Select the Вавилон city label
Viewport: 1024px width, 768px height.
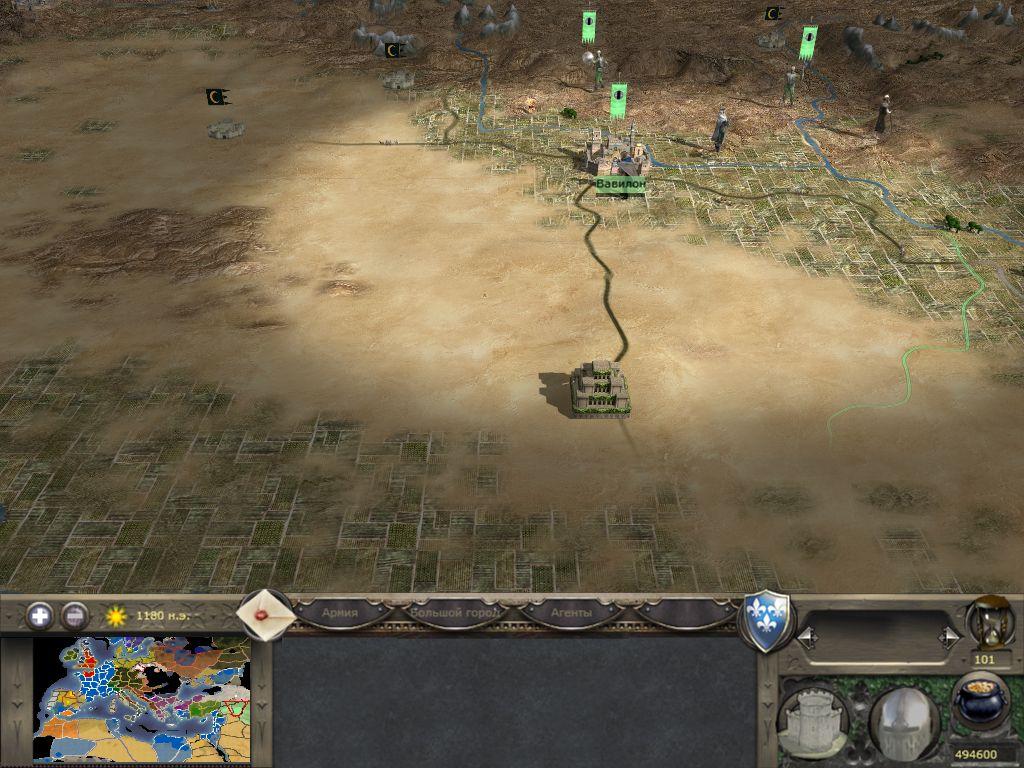click(x=620, y=185)
